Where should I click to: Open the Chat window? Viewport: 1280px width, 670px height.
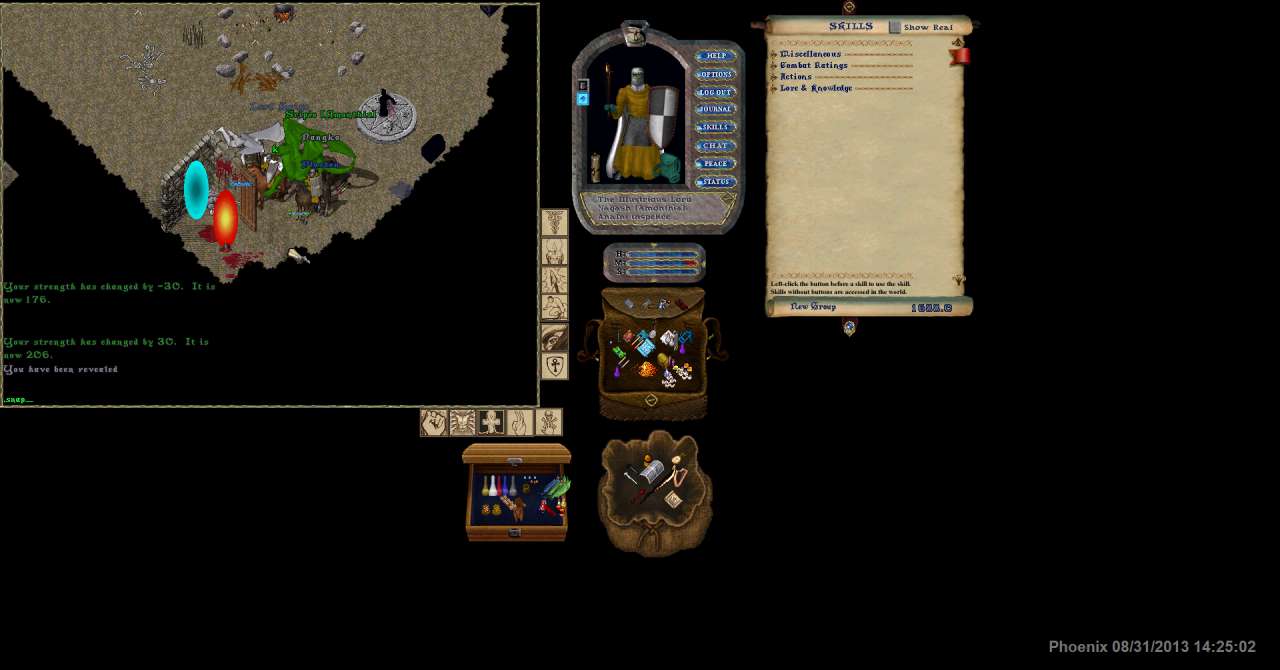coord(716,146)
